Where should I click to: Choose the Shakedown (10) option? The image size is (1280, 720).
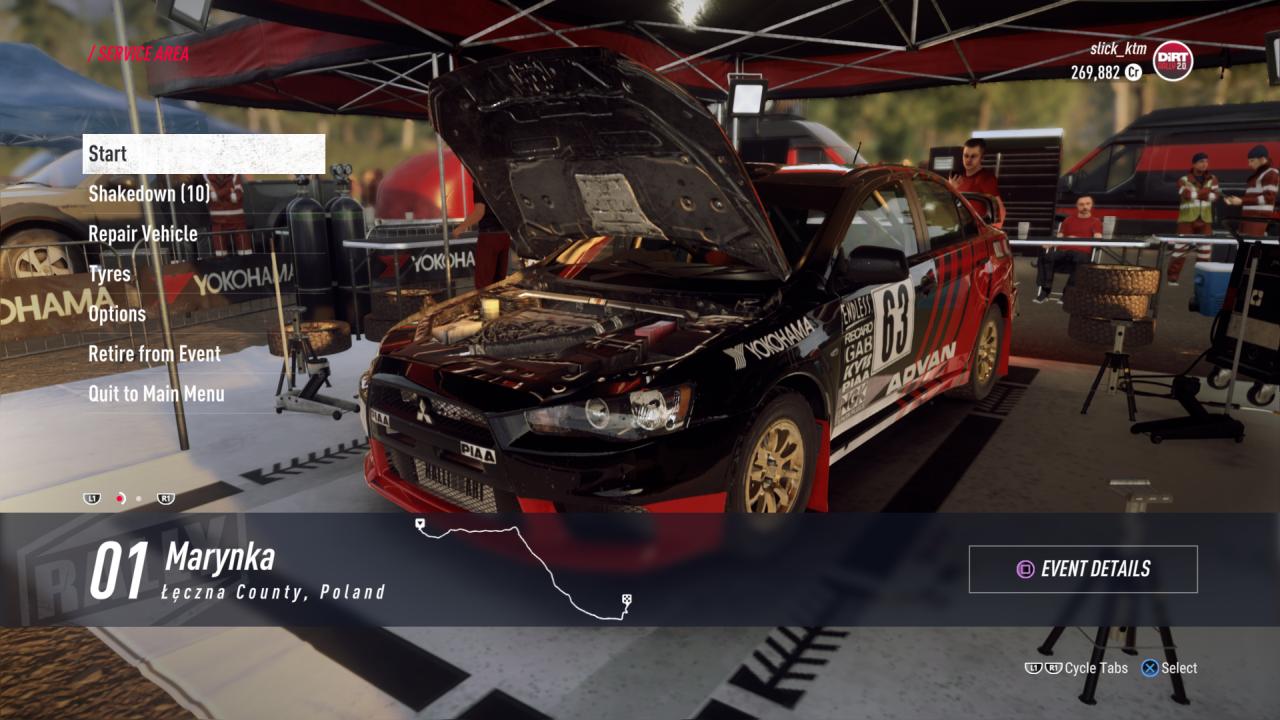149,194
